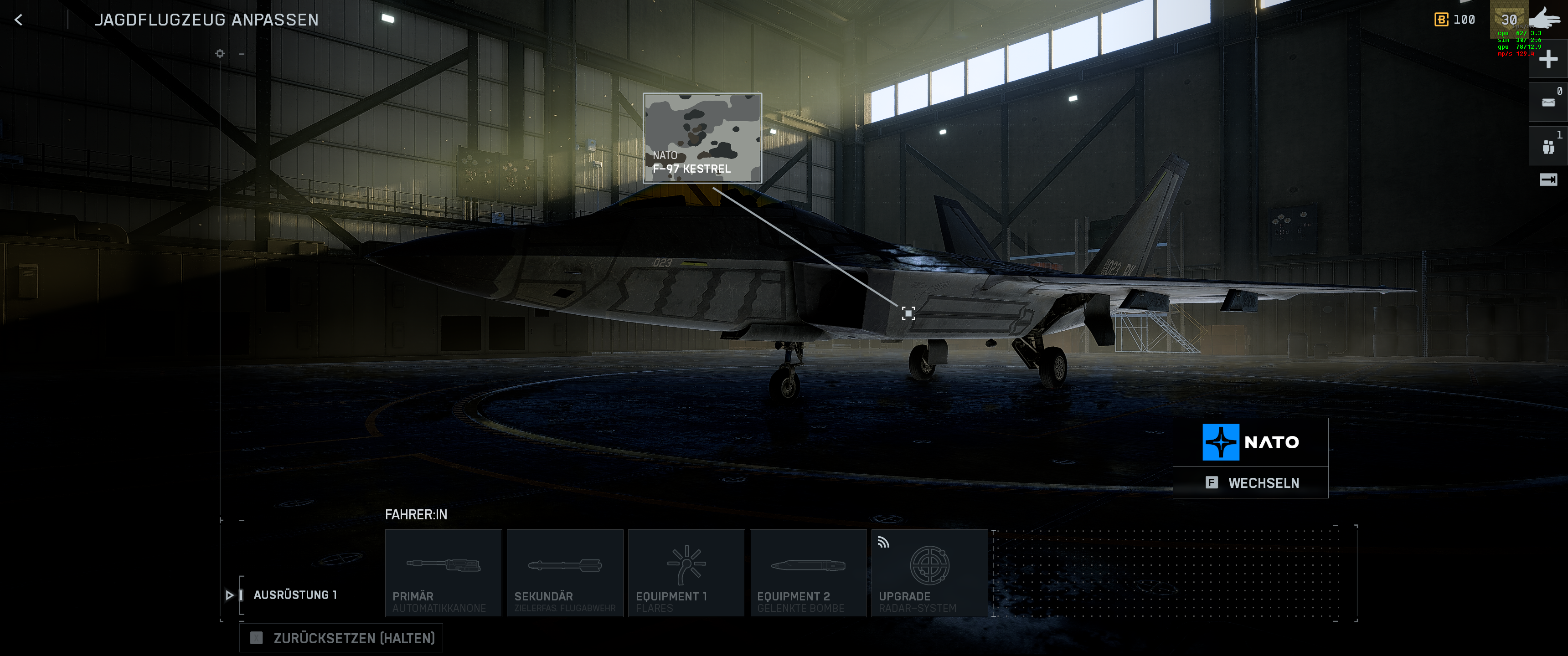
Task: Click the gear icon near the title
Action: [x=219, y=54]
